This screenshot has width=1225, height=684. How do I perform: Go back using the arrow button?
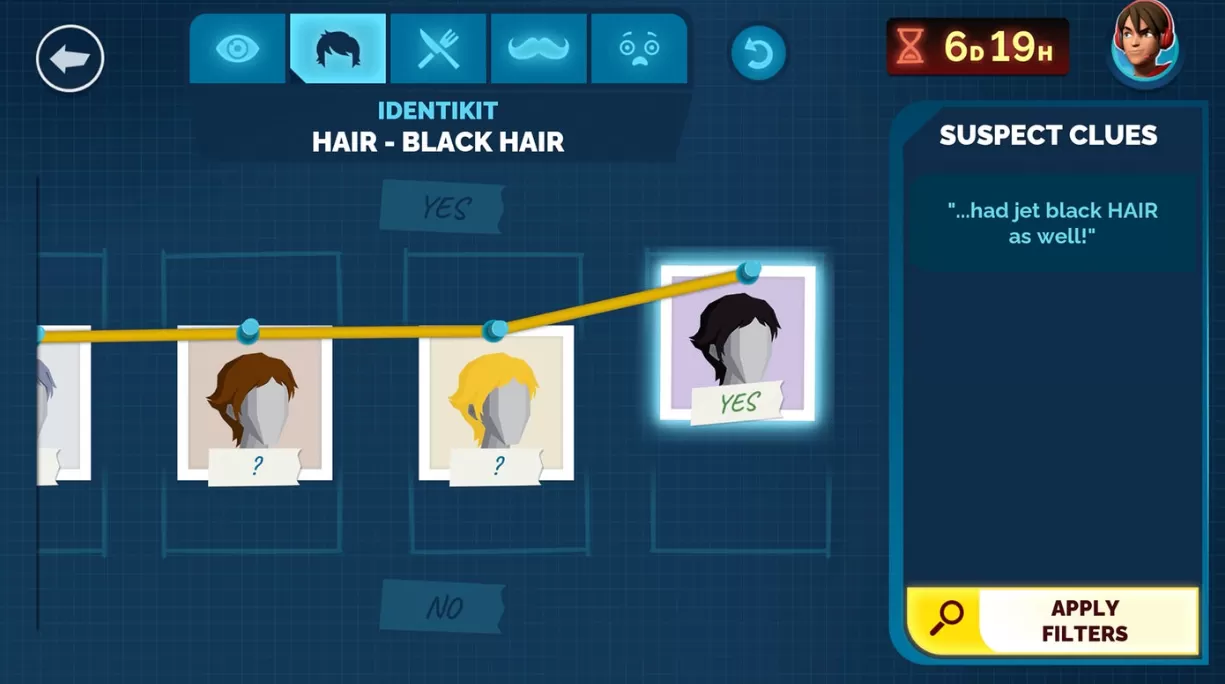70,59
